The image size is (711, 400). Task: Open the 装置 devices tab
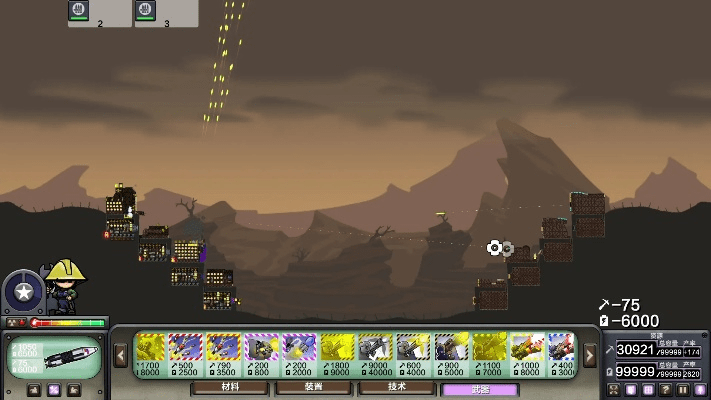pos(314,387)
